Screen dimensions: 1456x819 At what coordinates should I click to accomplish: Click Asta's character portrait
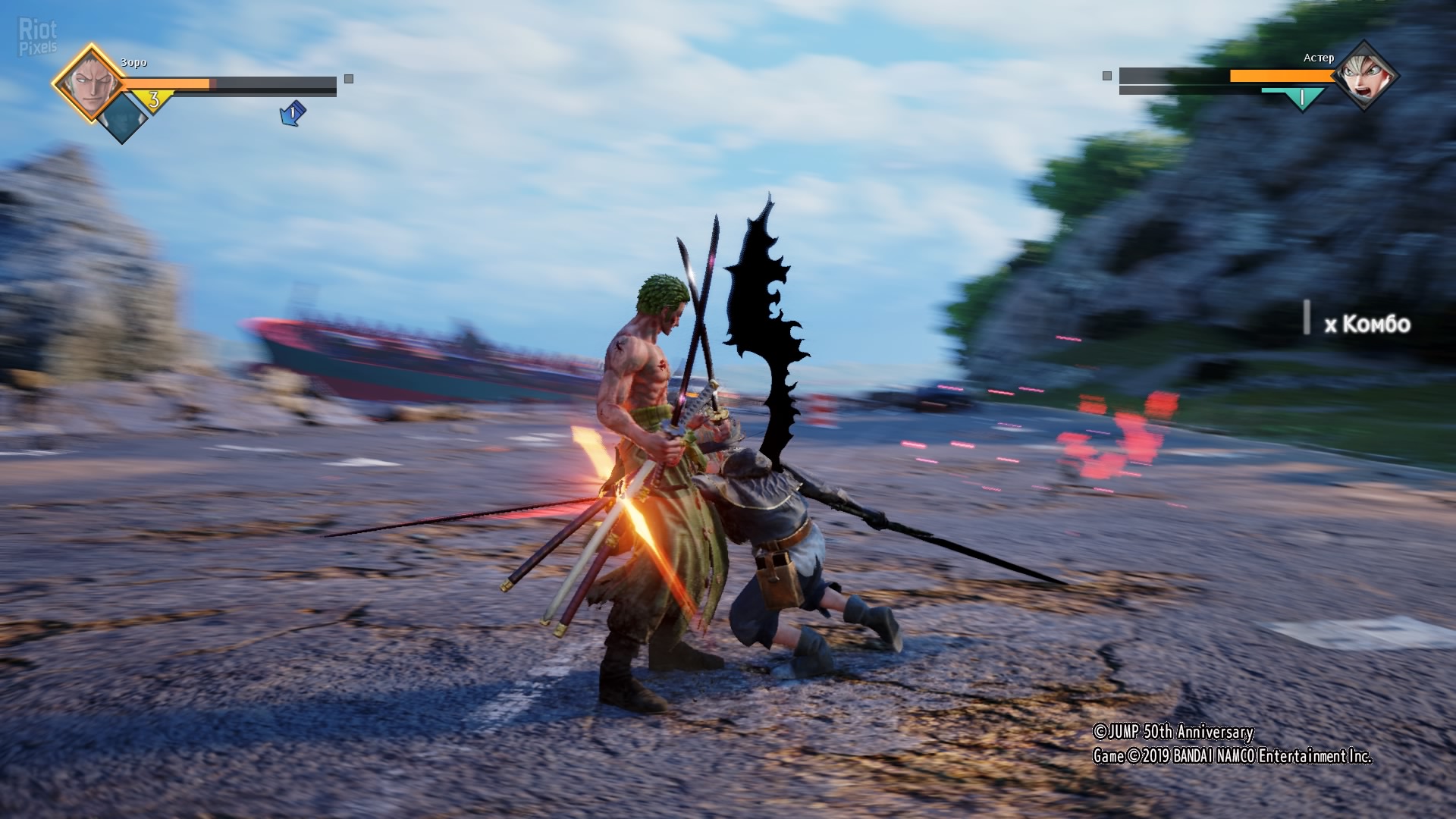pos(1364,75)
